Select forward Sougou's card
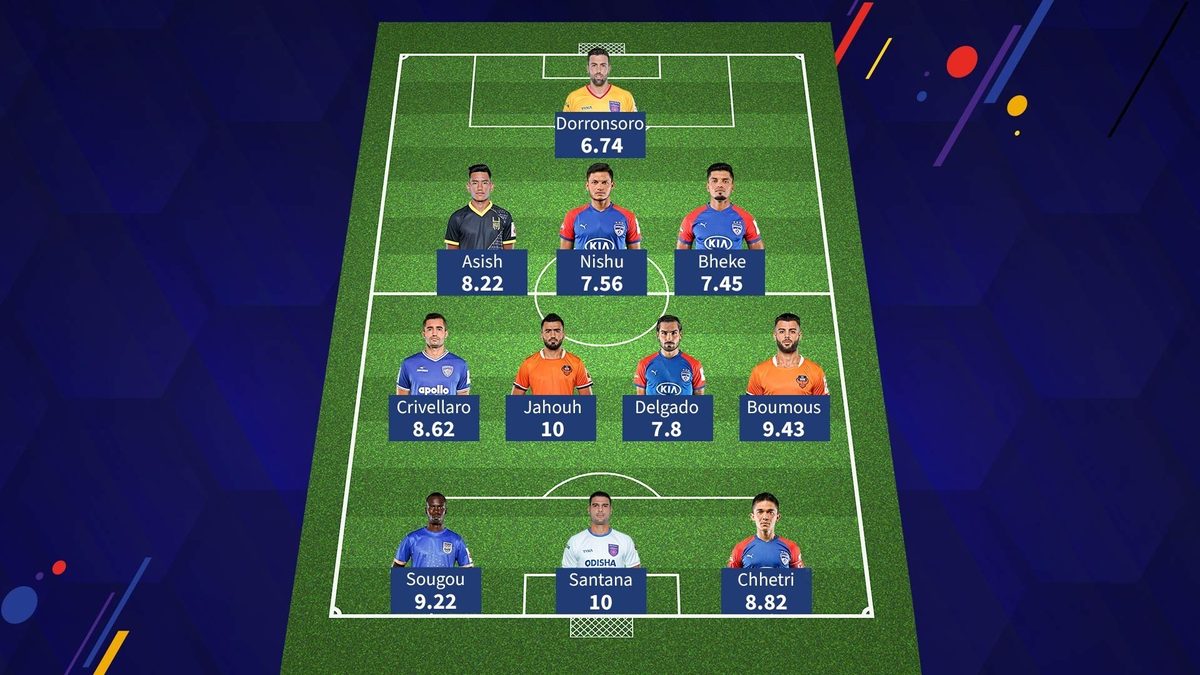The image size is (1200, 675). 436,590
